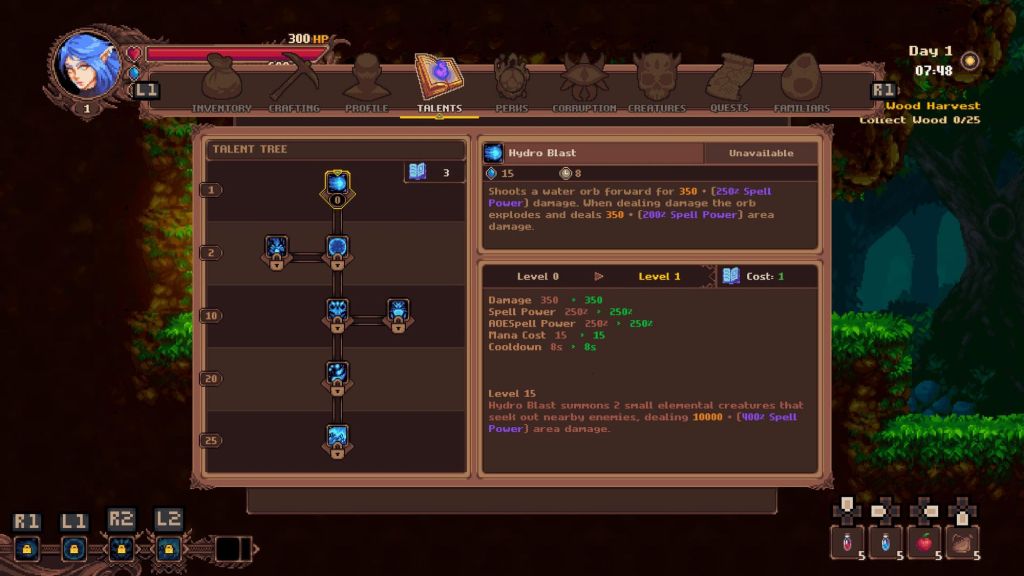Viewport: 1024px width, 576px height.
Task: Select the Talents tab
Action: point(439,84)
